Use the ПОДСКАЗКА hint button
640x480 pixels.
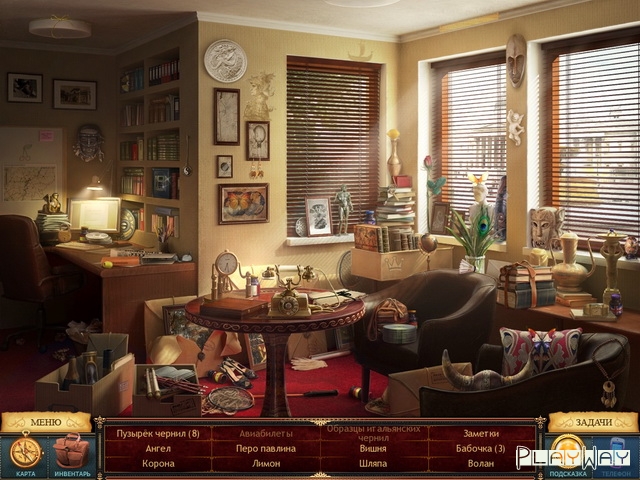point(568,455)
